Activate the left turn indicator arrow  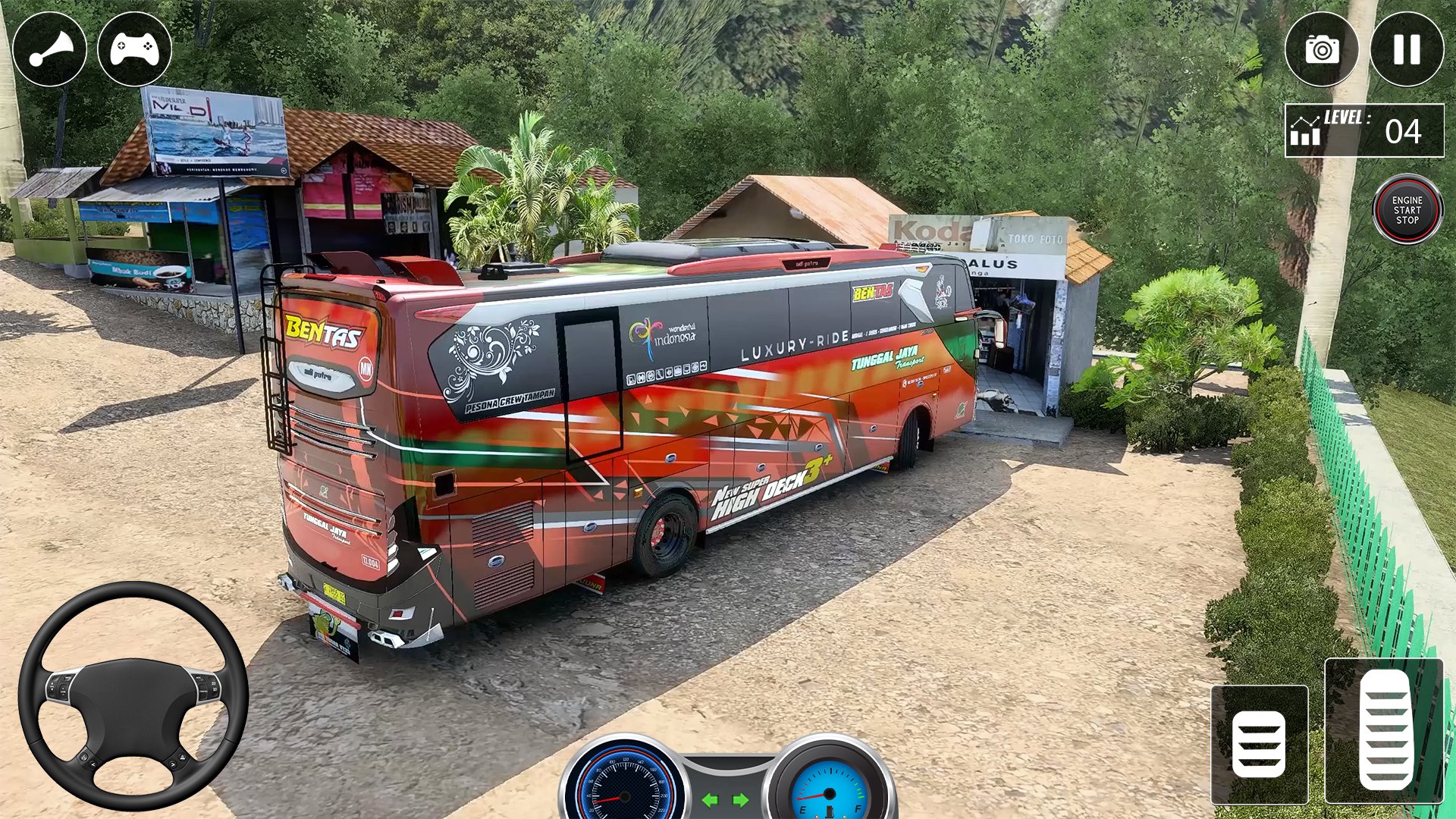coord(710,800)
